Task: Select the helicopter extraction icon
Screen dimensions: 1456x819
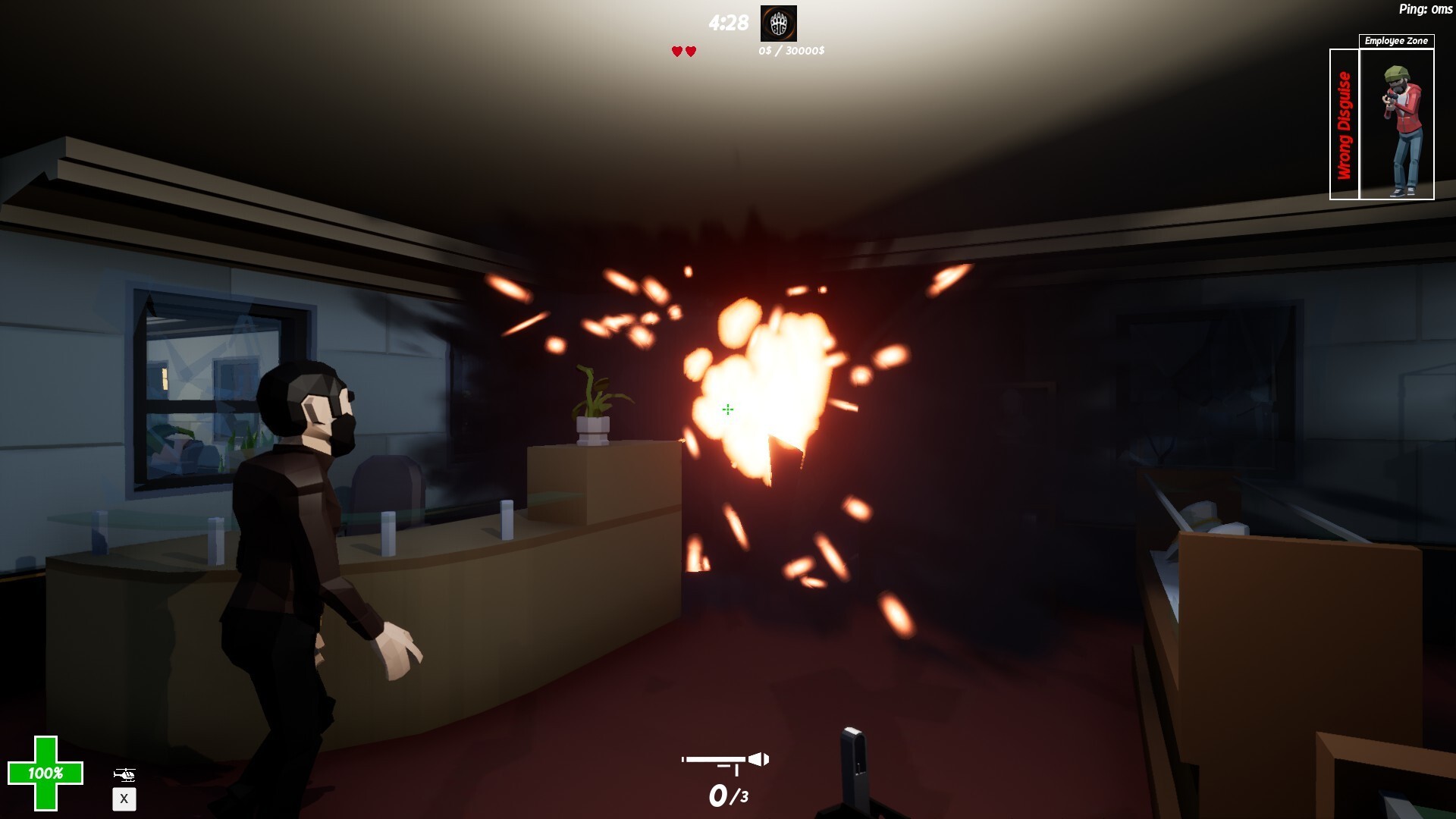Action: click(x=126, y=774)
